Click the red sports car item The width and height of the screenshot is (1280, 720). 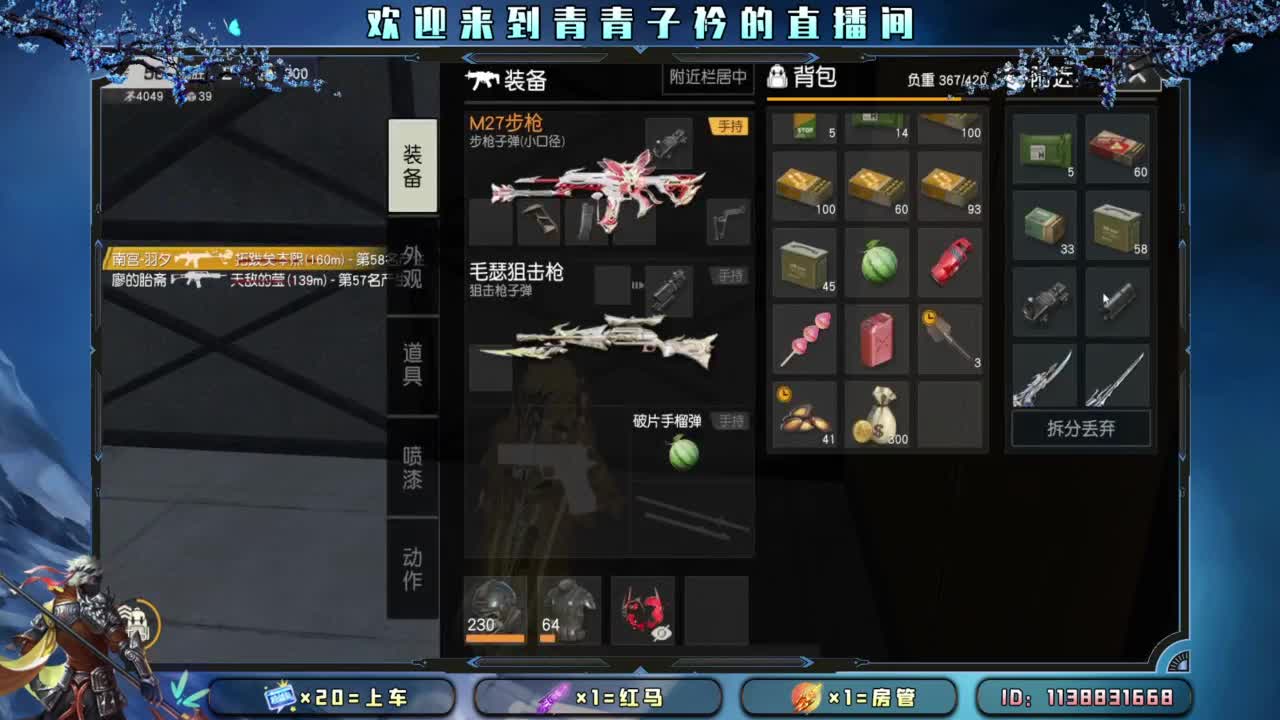pyautogui.click(x=950, y=264)
